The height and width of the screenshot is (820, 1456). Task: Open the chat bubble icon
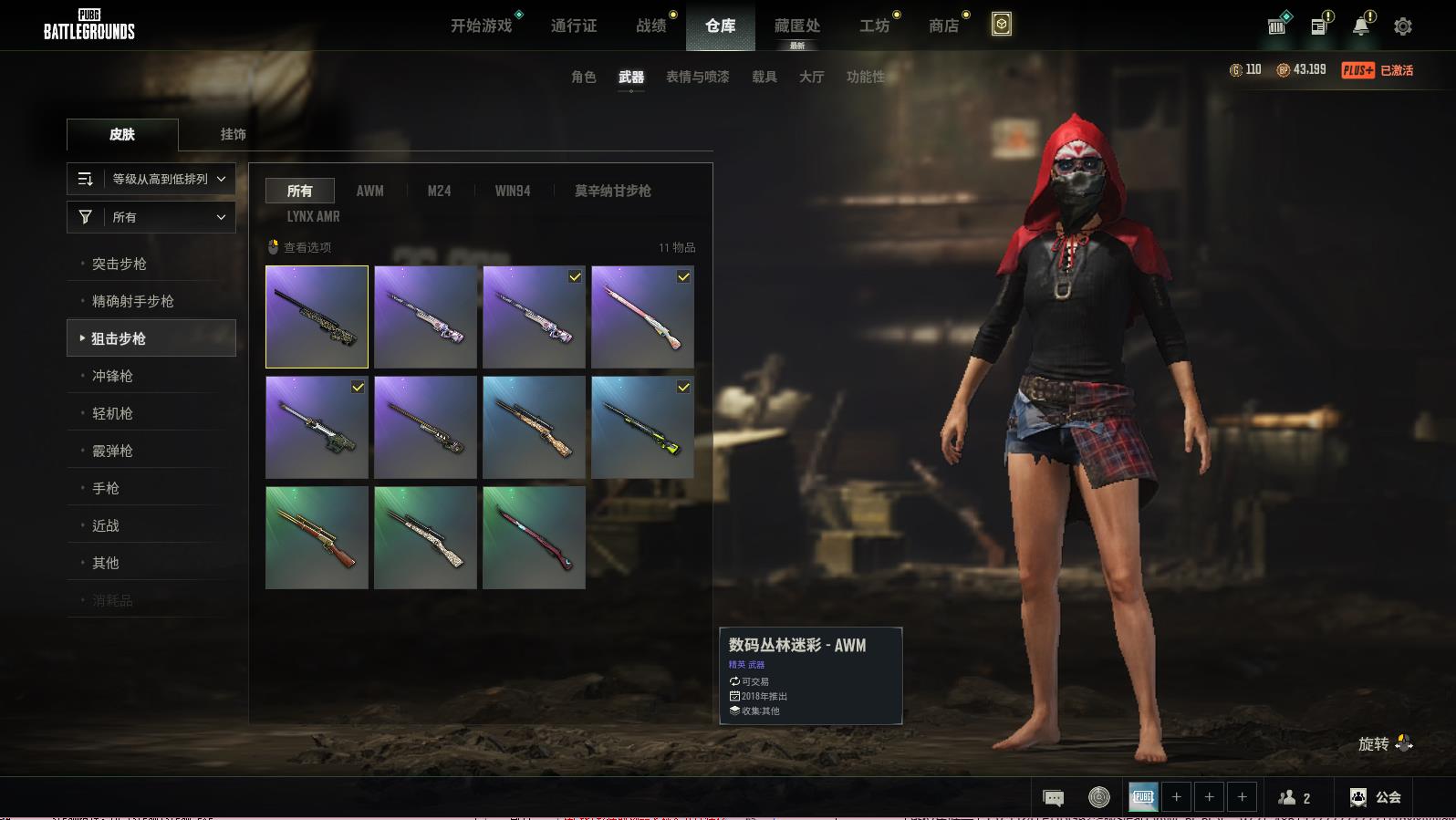pyautogui.click(x=1053, y=798)
